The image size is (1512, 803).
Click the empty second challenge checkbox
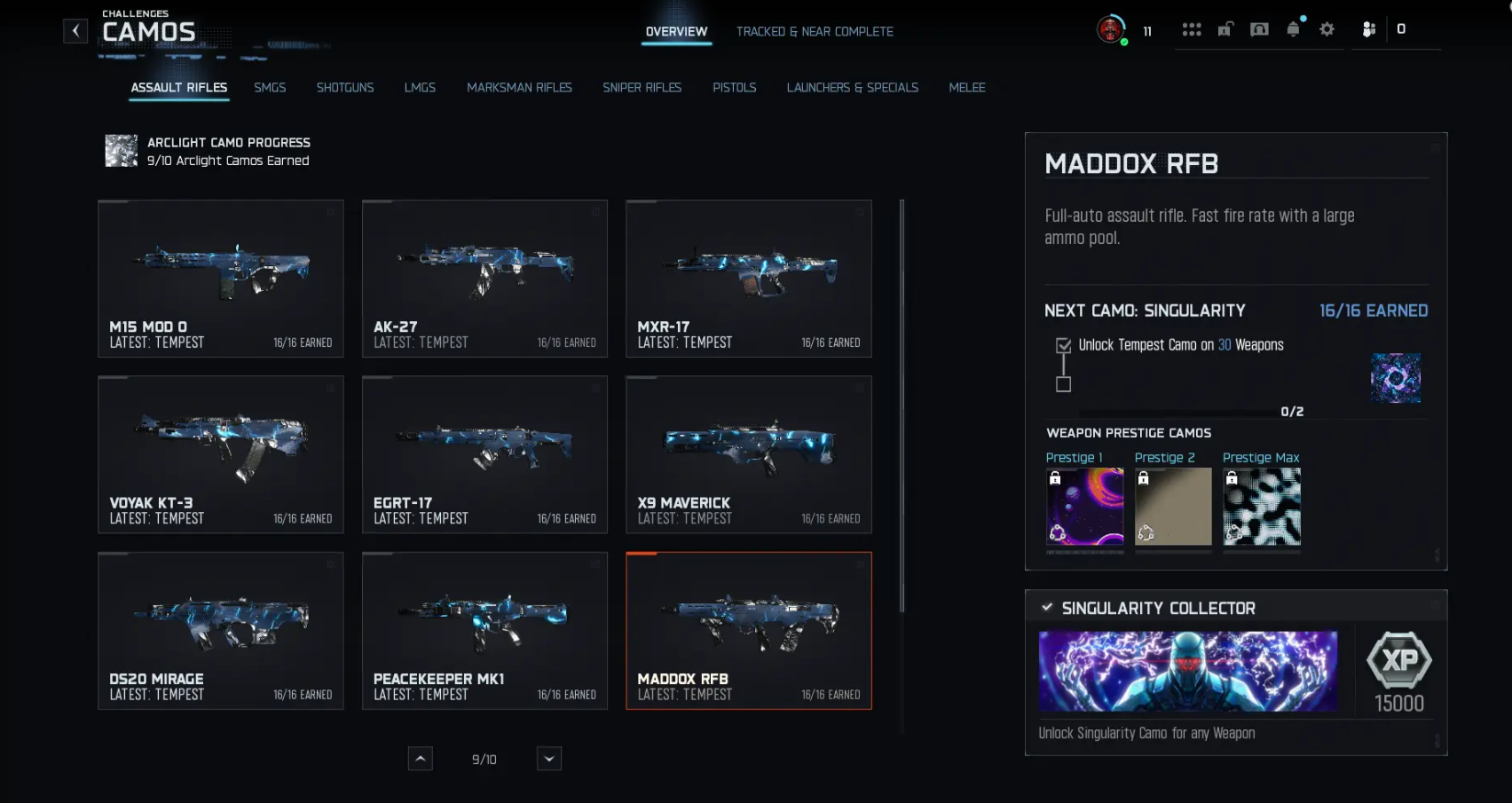click(x=1062, y=384)
